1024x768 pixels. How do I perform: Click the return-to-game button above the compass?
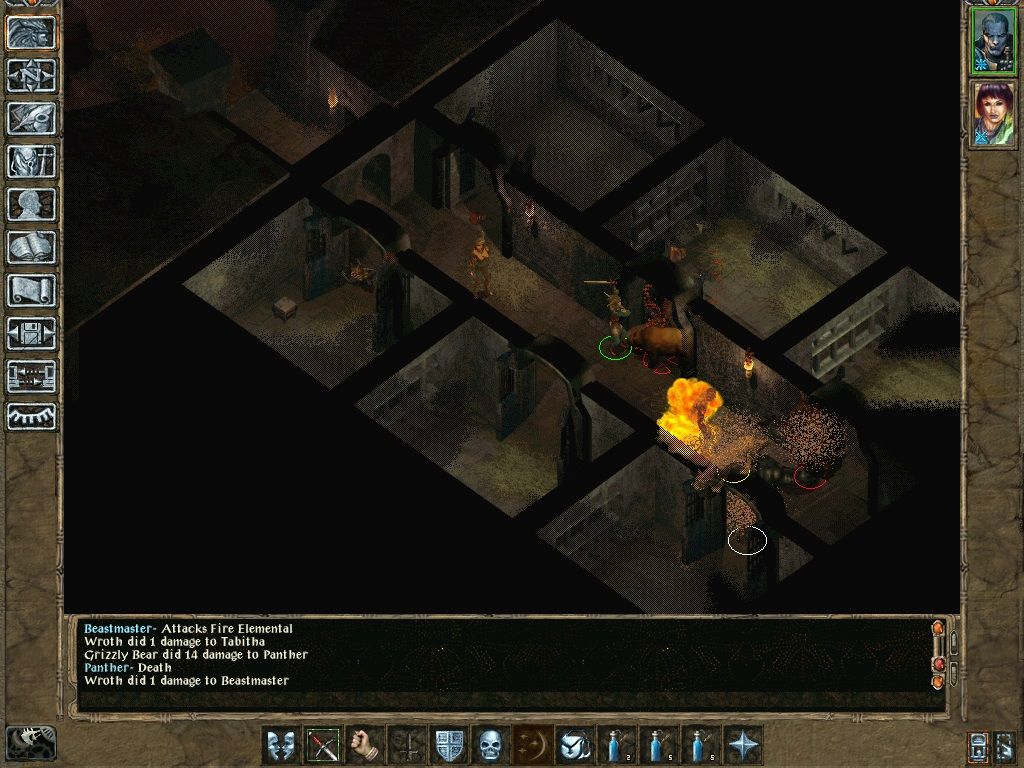pos(32,32)
